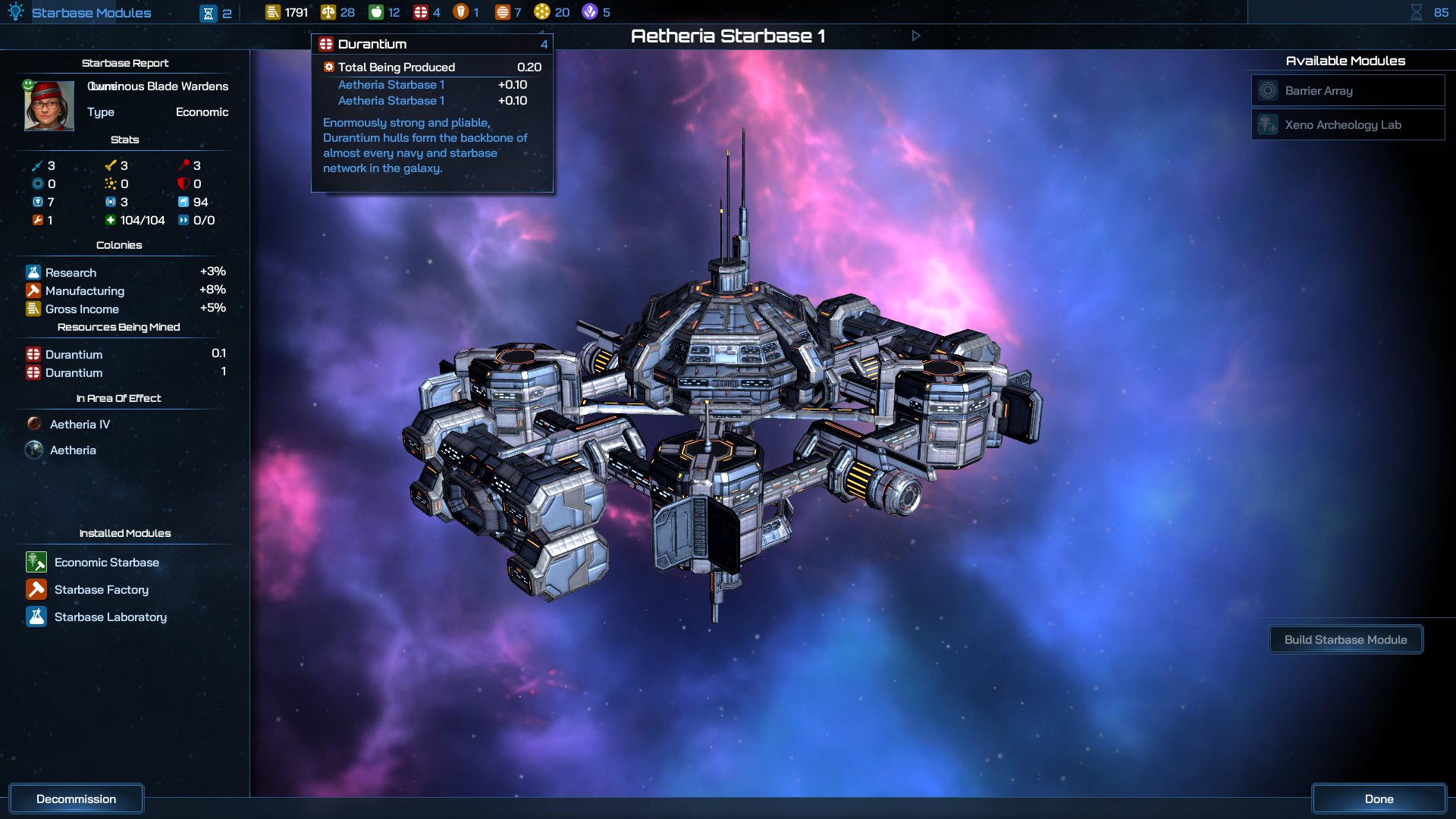Click the Durantium resource icon in top bar
The width and height of the screenshot is (1456, 819).
click(421, 12)
